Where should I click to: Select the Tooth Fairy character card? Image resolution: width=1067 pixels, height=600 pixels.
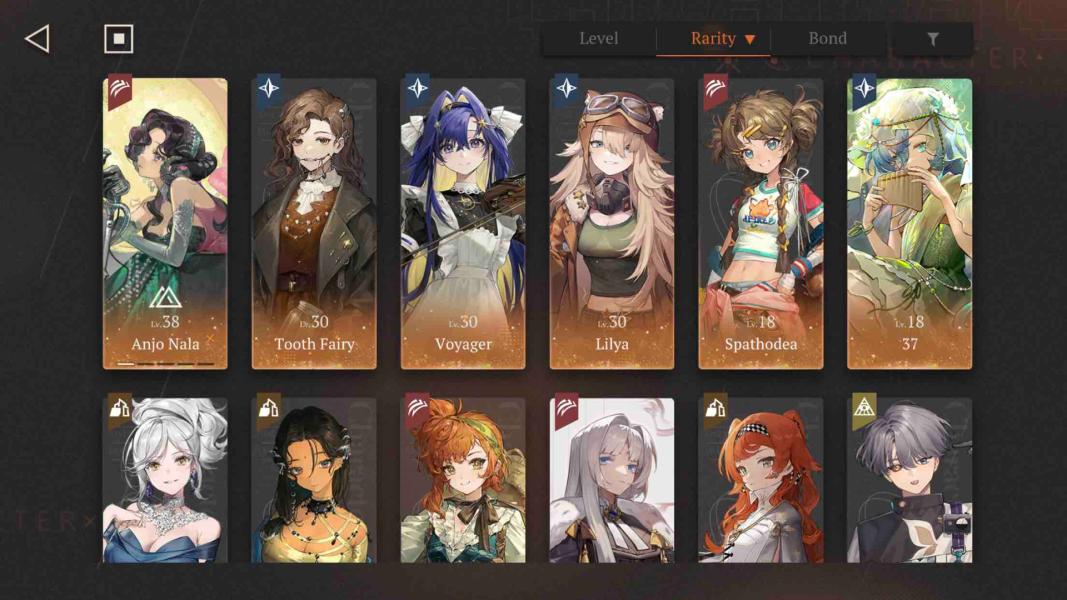(x=314, y=223)
